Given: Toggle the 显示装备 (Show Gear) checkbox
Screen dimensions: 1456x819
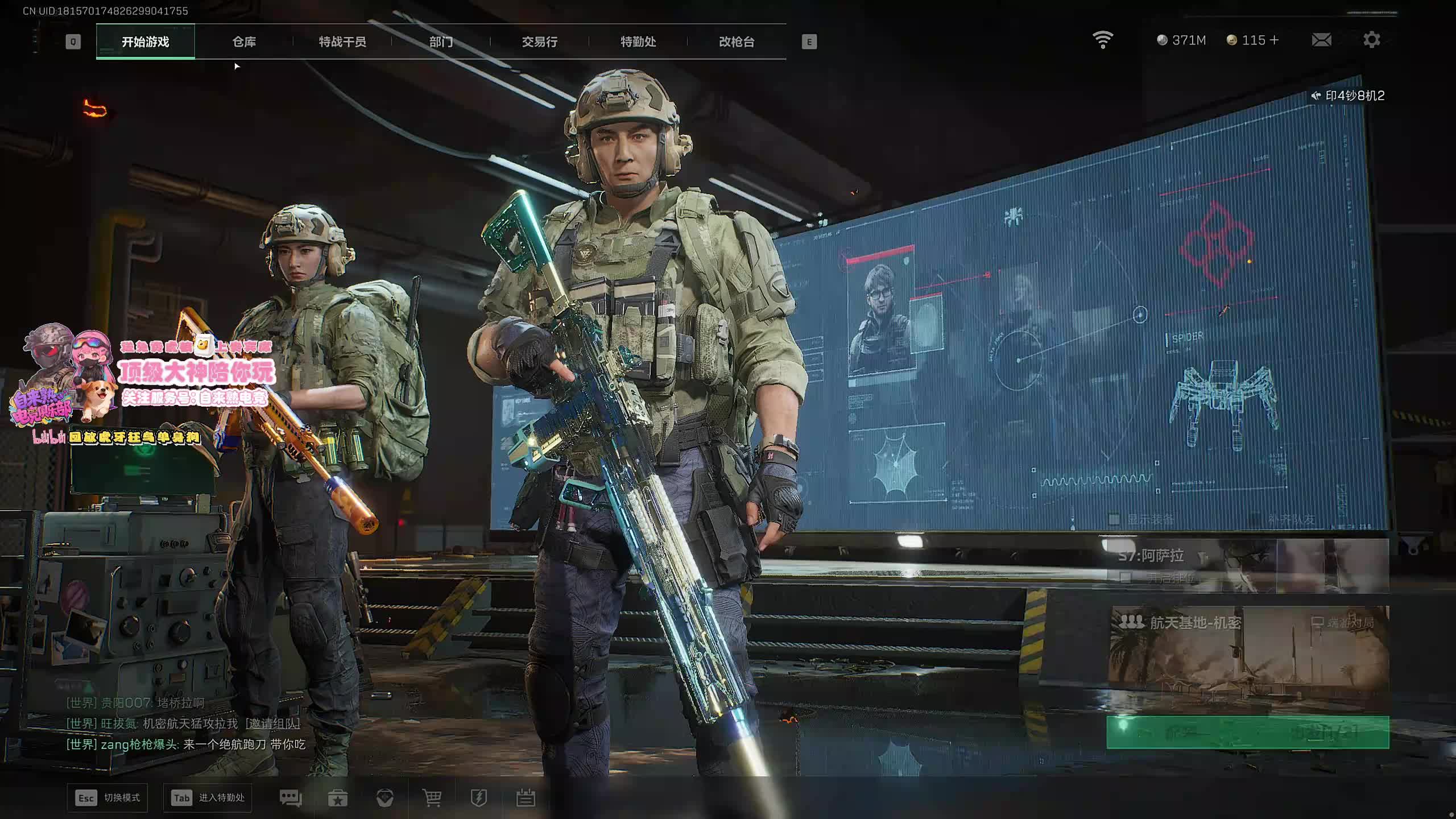Looking at the screenshot, I should click(1114, 519).
